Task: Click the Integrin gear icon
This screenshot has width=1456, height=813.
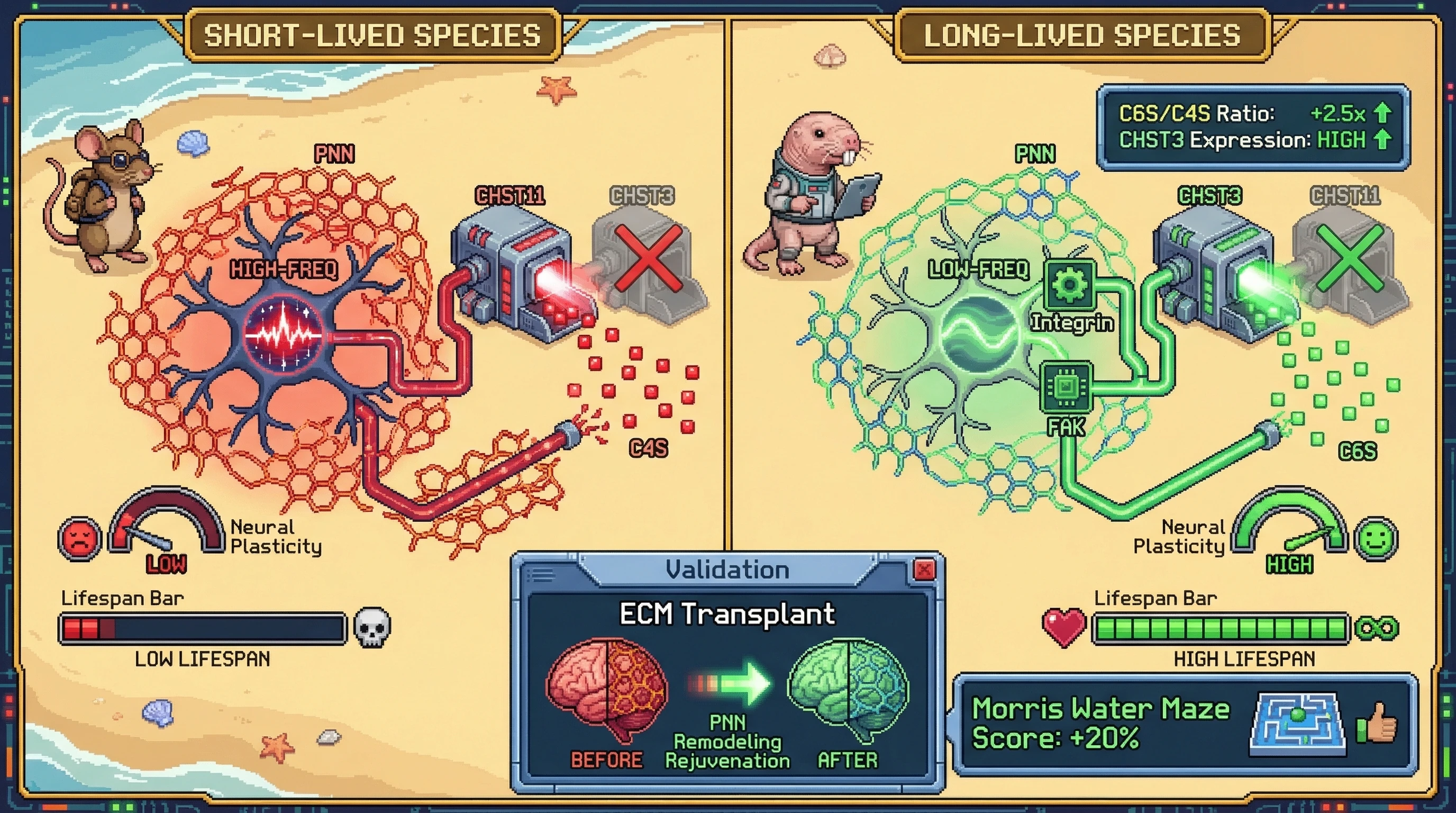Action: [x=1070, y=284]
